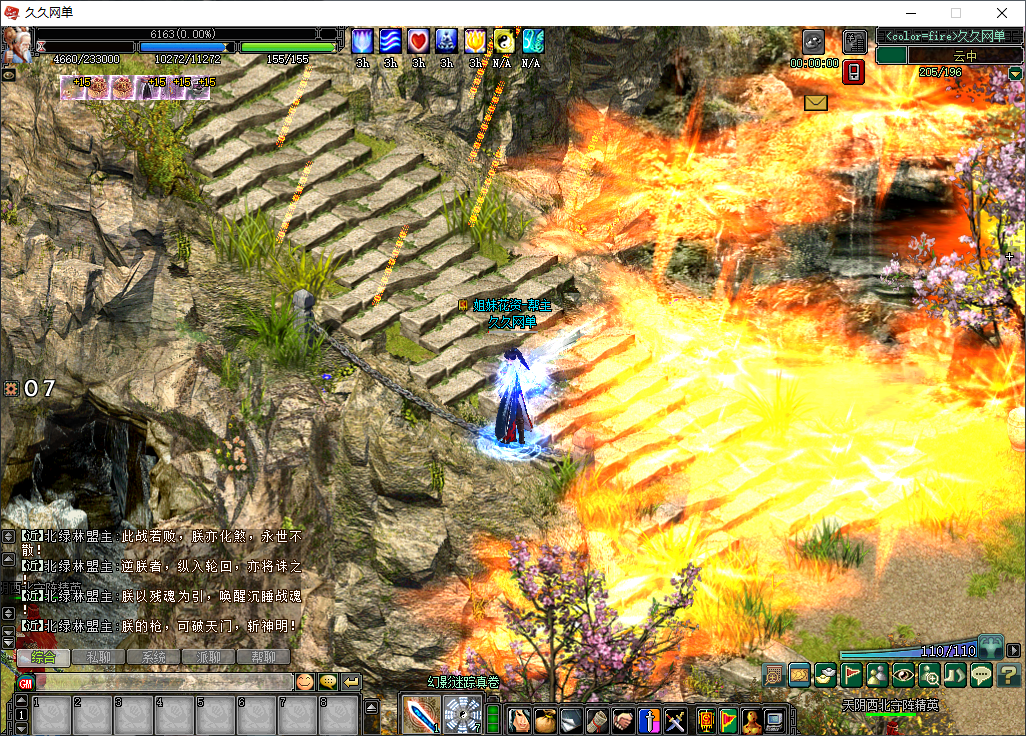Send chat with the yellow arrow button
This screenshot has width=1026, height=736.
point(351,682)
